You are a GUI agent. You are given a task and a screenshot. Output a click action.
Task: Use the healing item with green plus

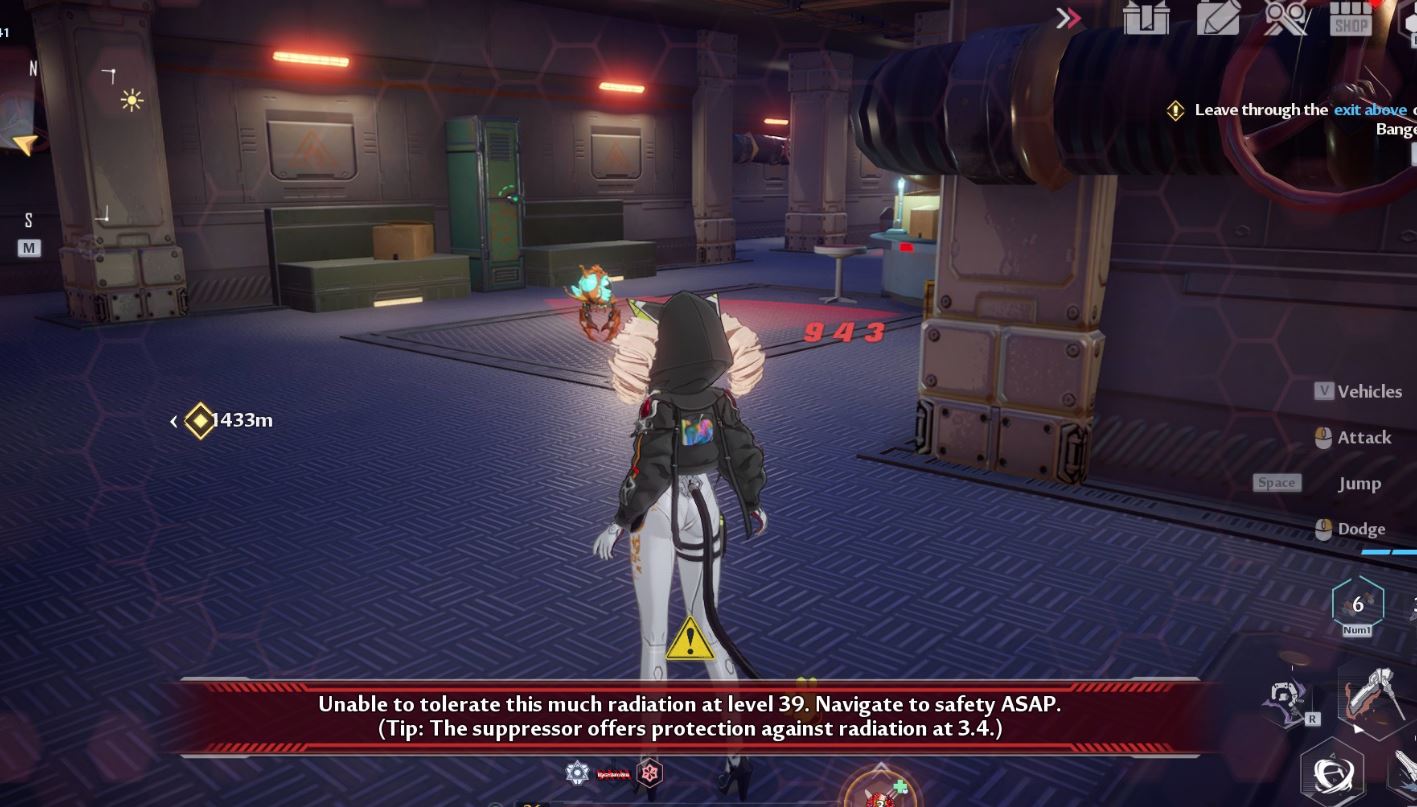coord(881,792)
